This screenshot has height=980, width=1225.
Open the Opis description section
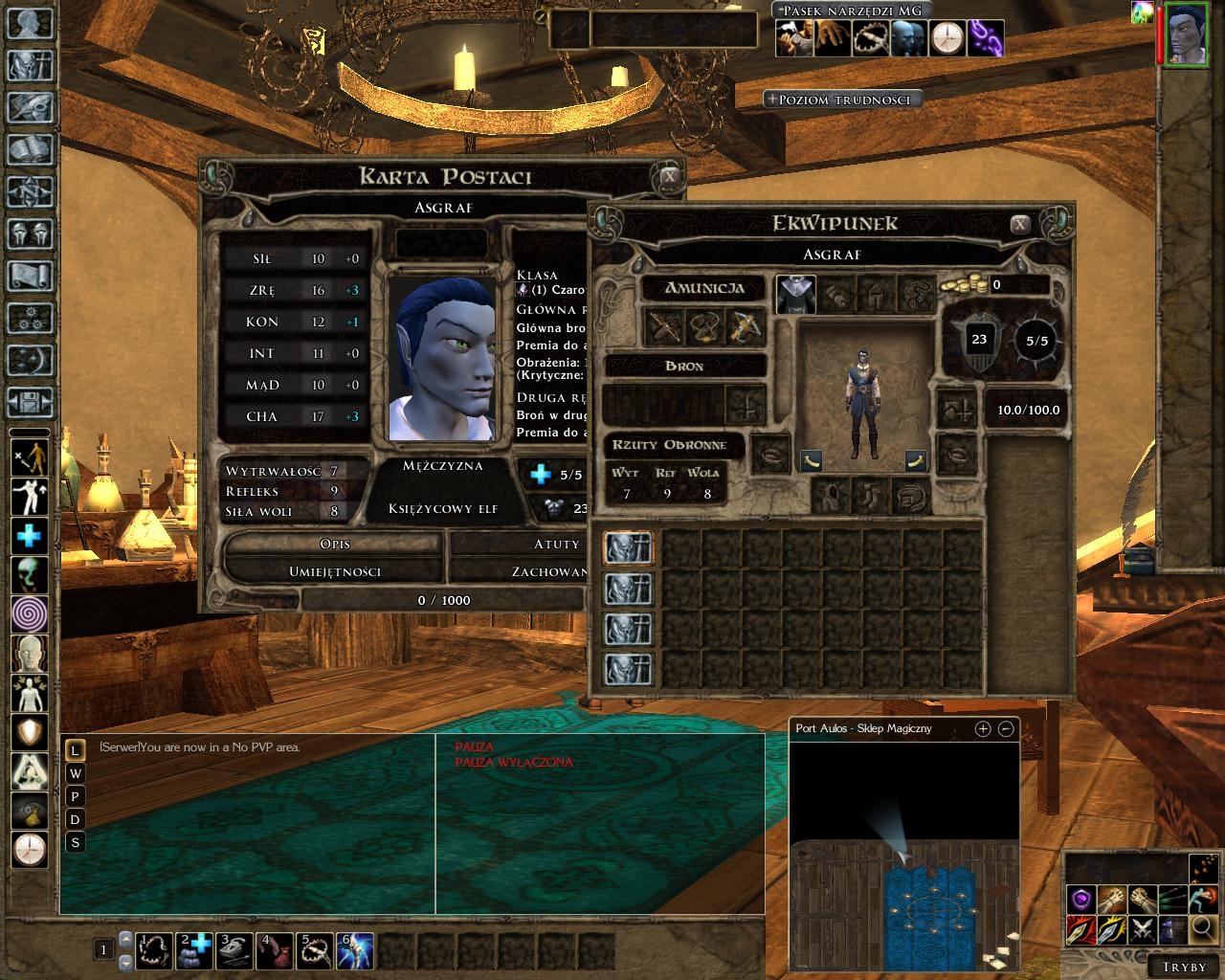334,544
